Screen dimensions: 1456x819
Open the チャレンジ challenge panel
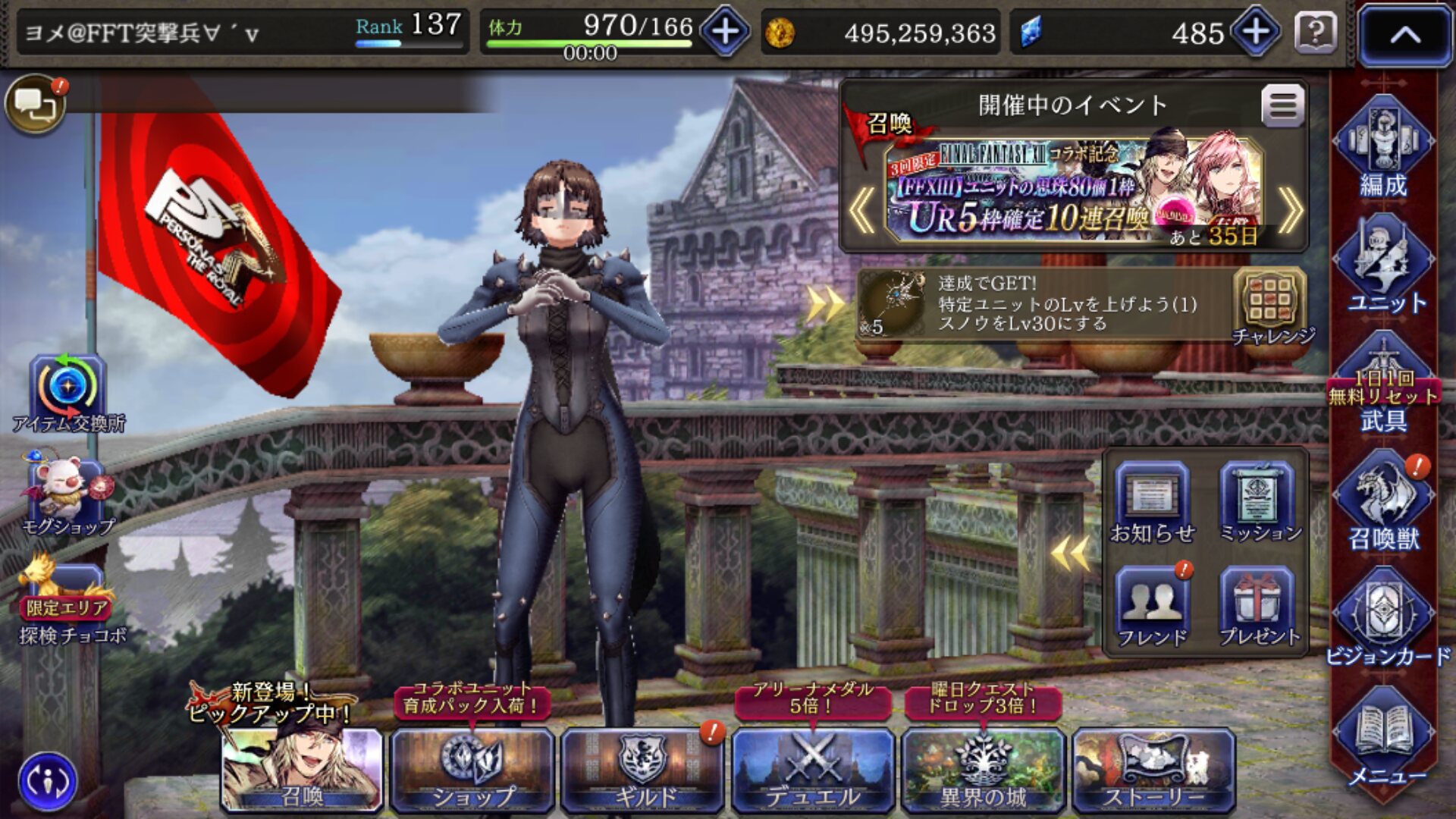tap(1271, 307)
